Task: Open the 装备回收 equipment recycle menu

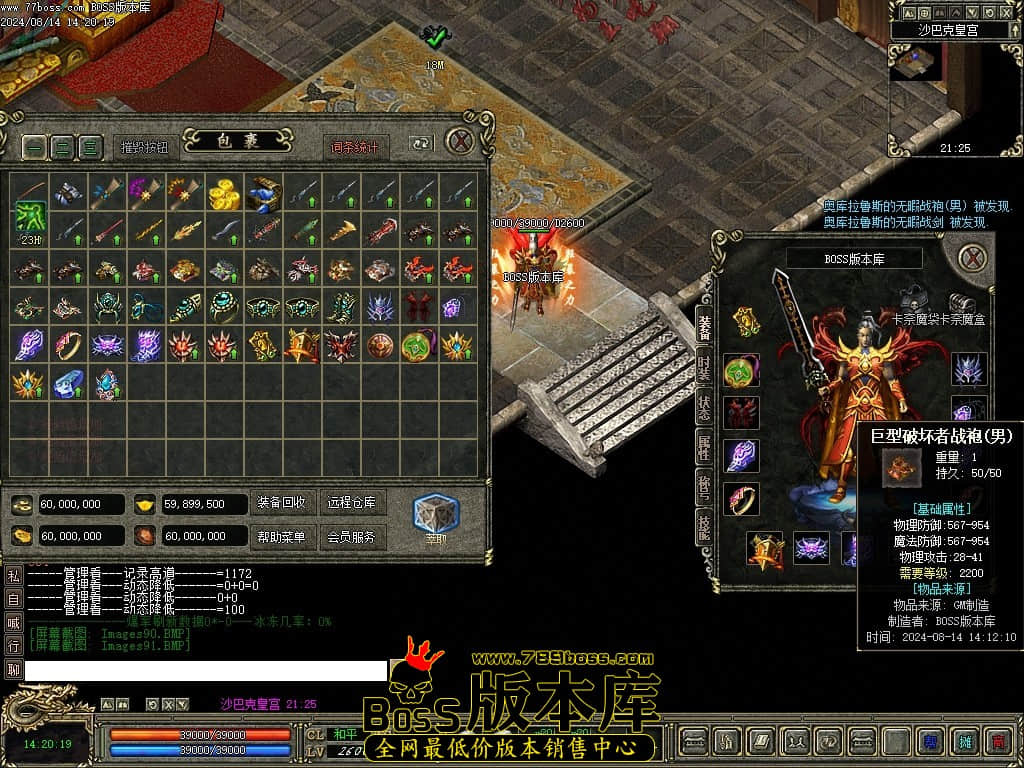Action: click(281, 503)
